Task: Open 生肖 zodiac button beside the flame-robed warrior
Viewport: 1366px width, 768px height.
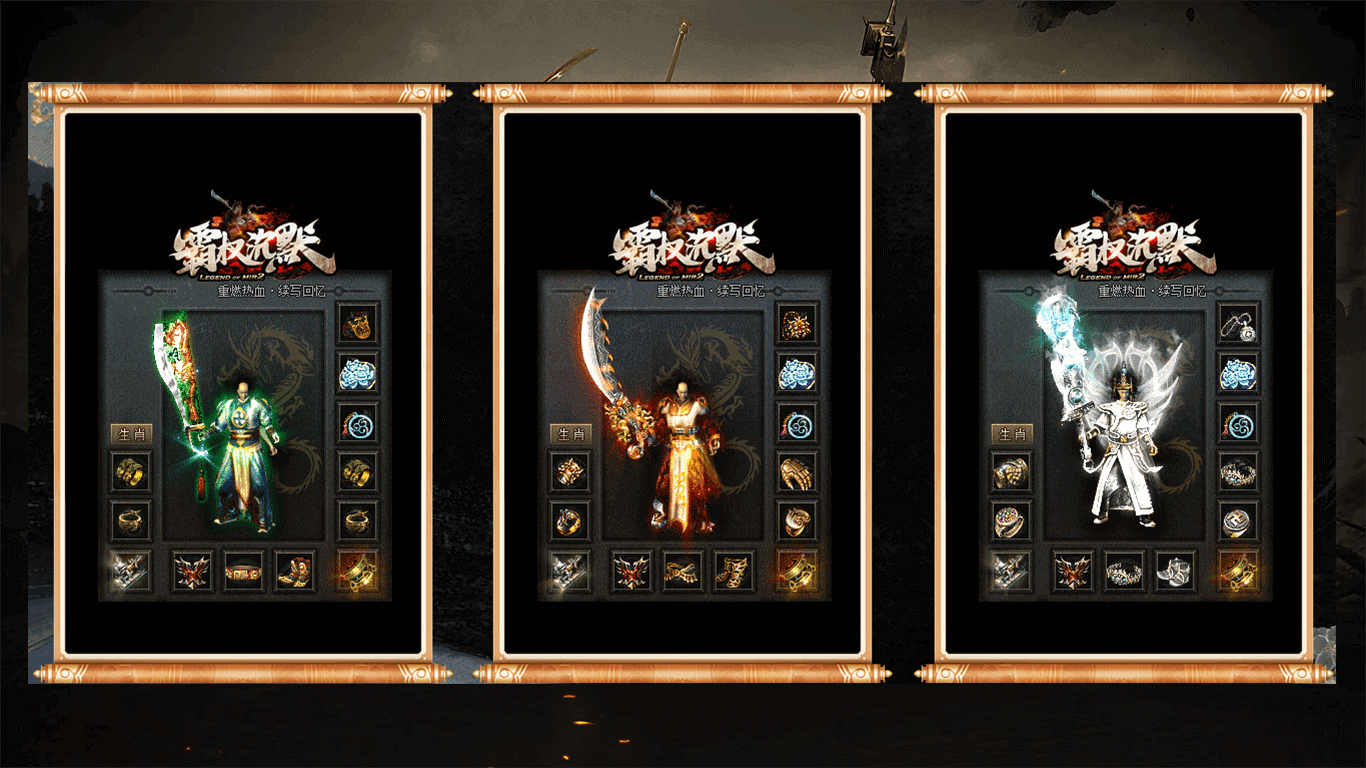Action: tap(570, 434)
